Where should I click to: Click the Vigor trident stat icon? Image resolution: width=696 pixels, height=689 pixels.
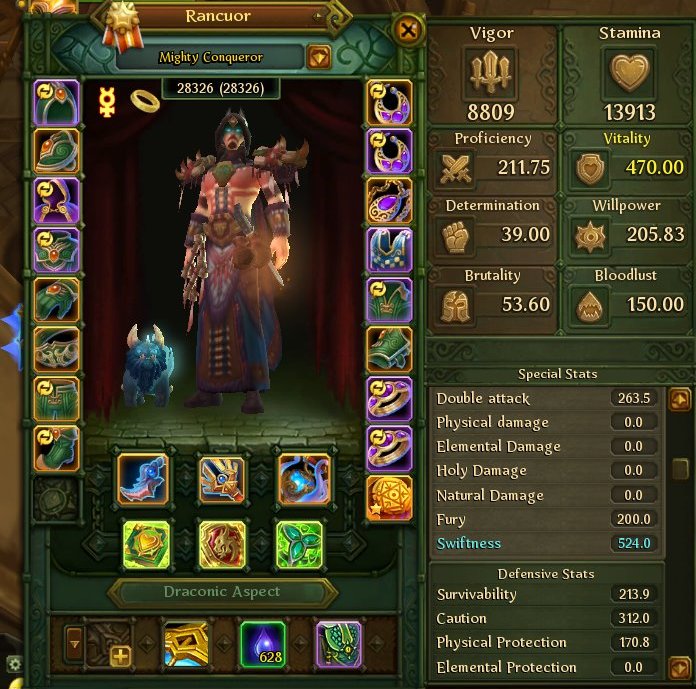489,73
